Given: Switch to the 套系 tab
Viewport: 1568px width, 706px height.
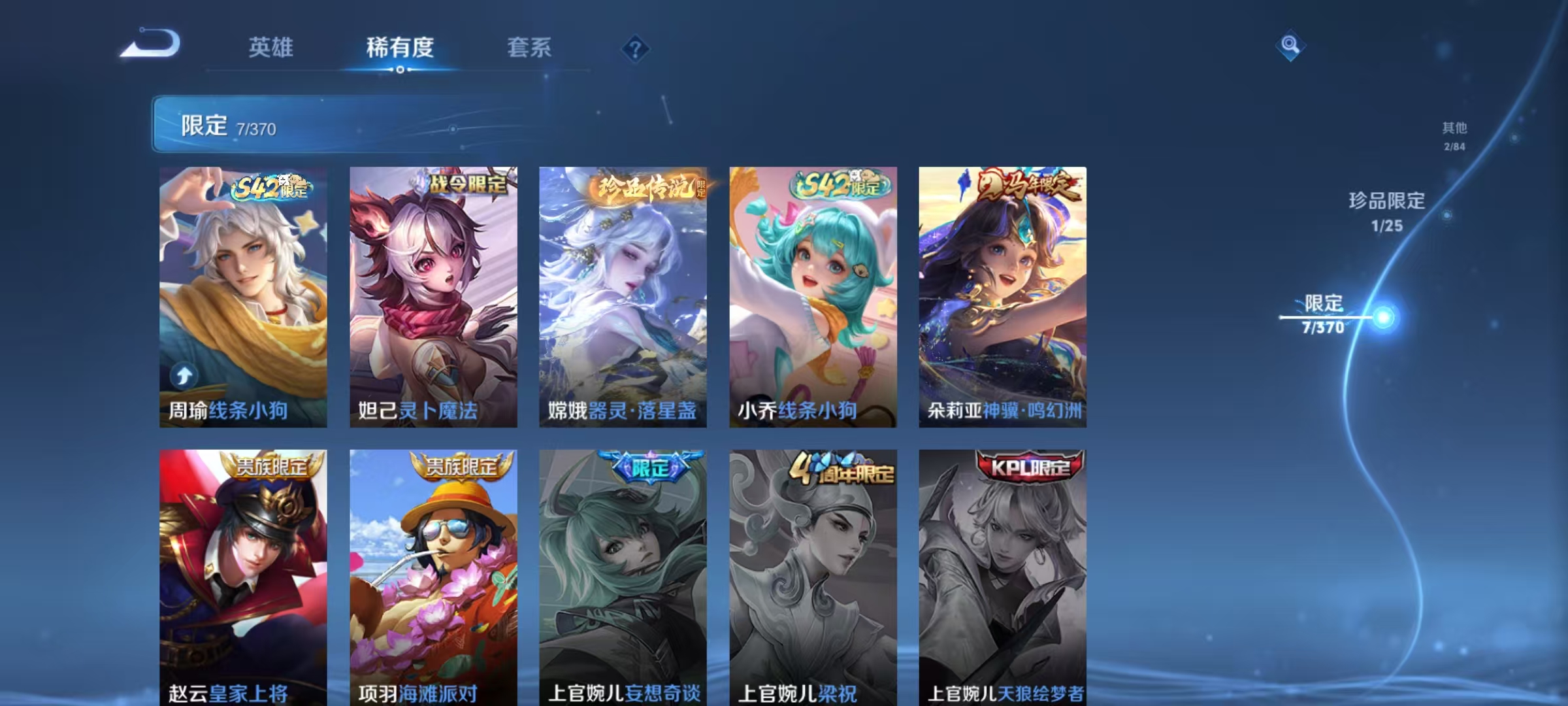Looking at the screenshot, I should (x=531, y=48).
